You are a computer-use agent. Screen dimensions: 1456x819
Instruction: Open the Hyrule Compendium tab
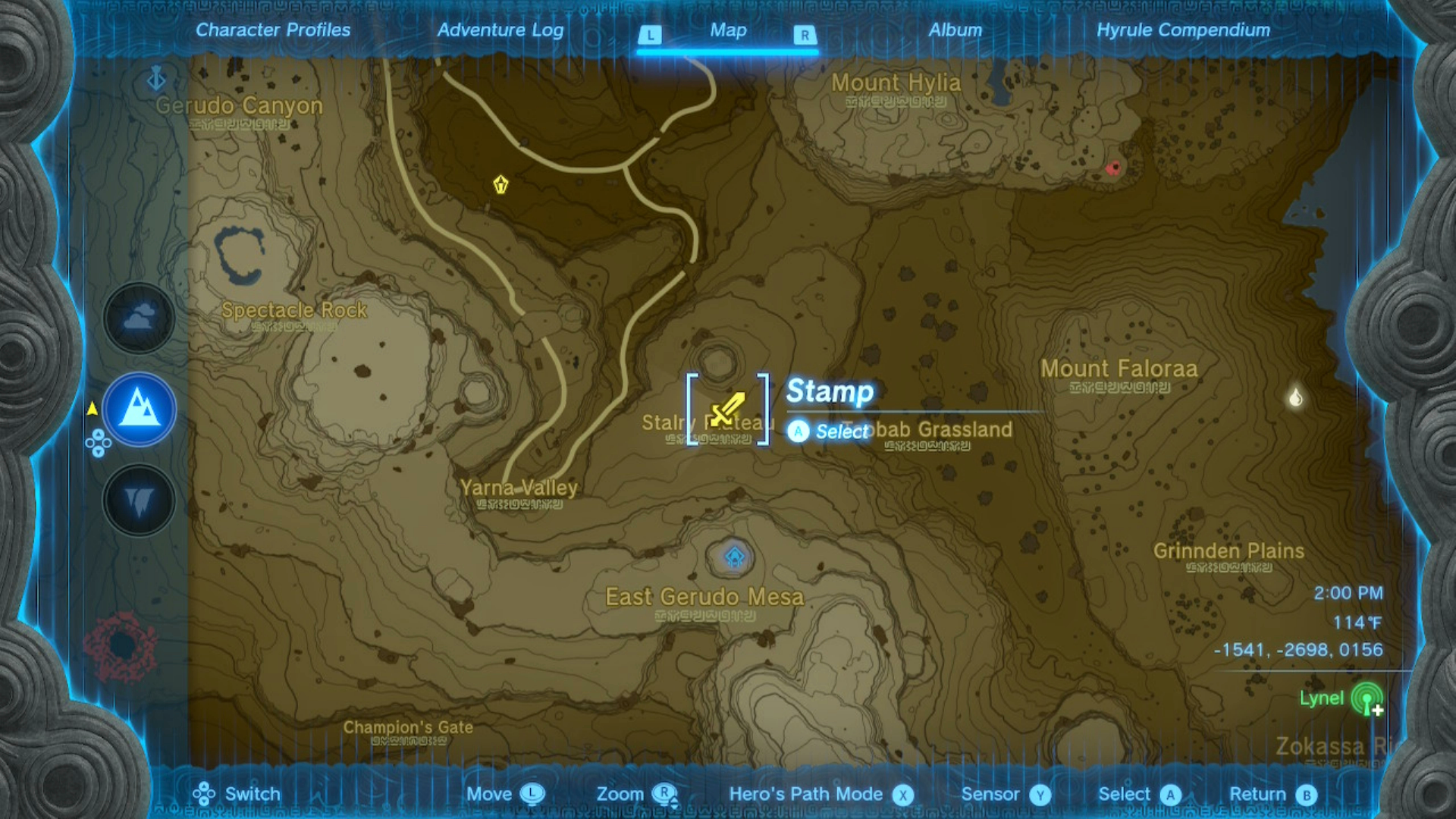[x=1185, y=30]
